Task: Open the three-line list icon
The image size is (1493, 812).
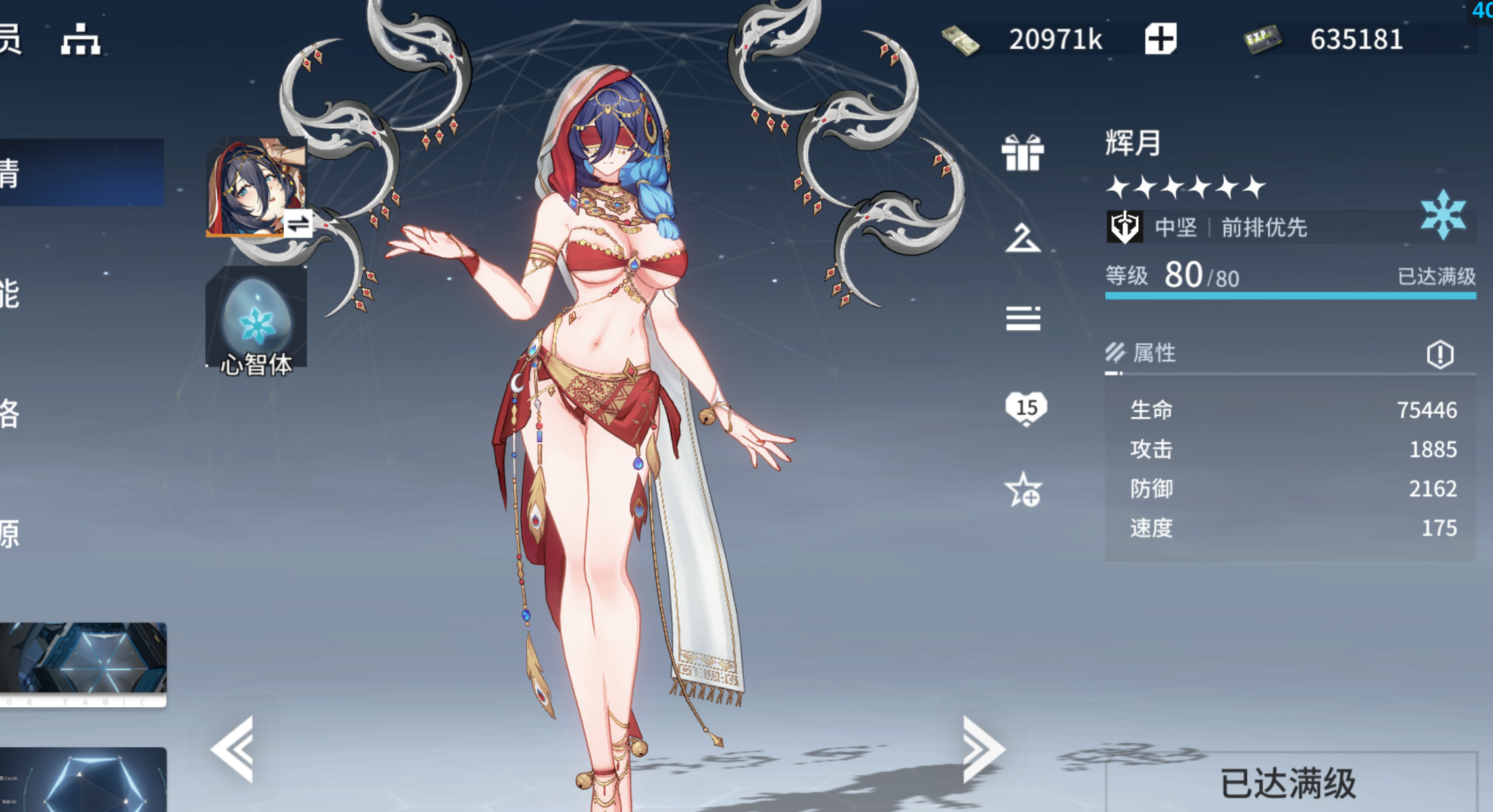Action: coord(1022,318)
